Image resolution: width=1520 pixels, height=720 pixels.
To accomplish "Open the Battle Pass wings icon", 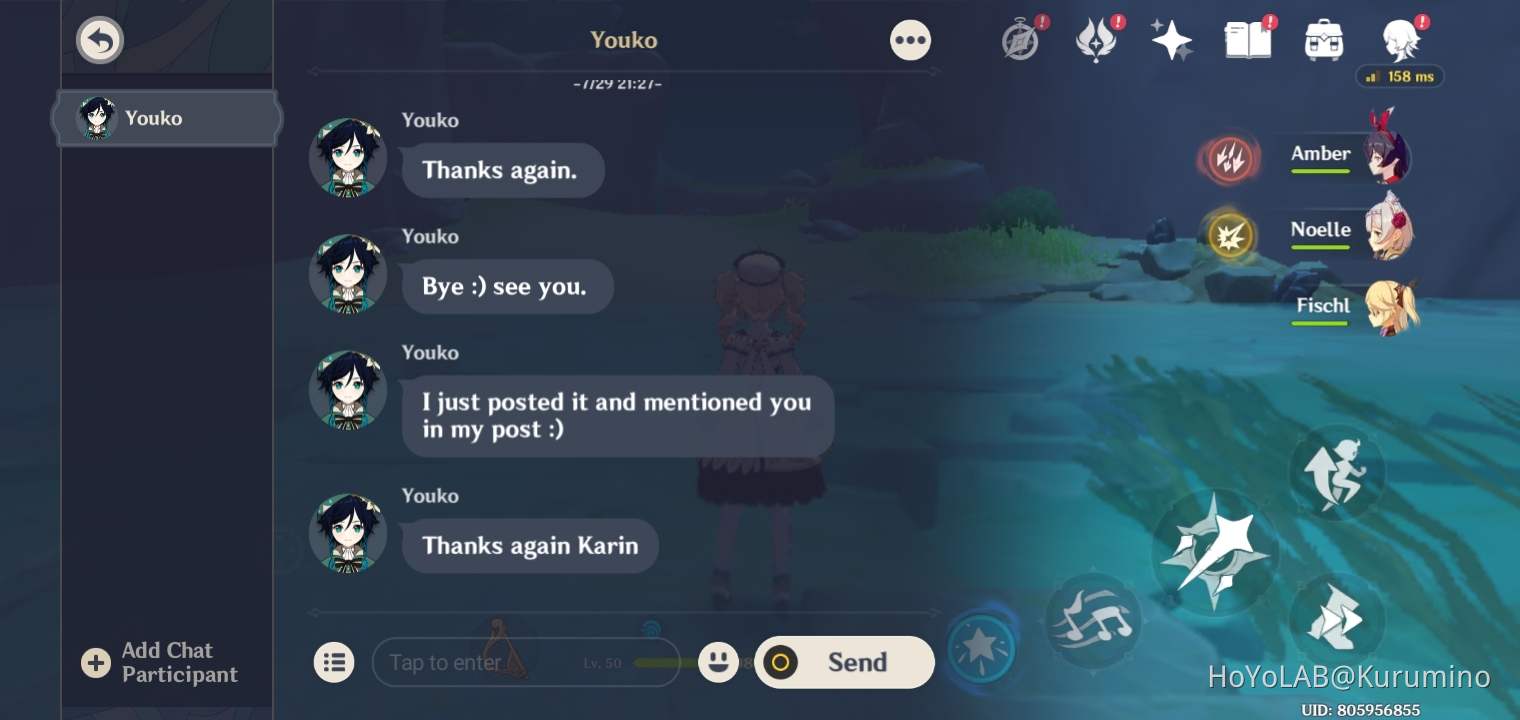I will pos(1097,39).
